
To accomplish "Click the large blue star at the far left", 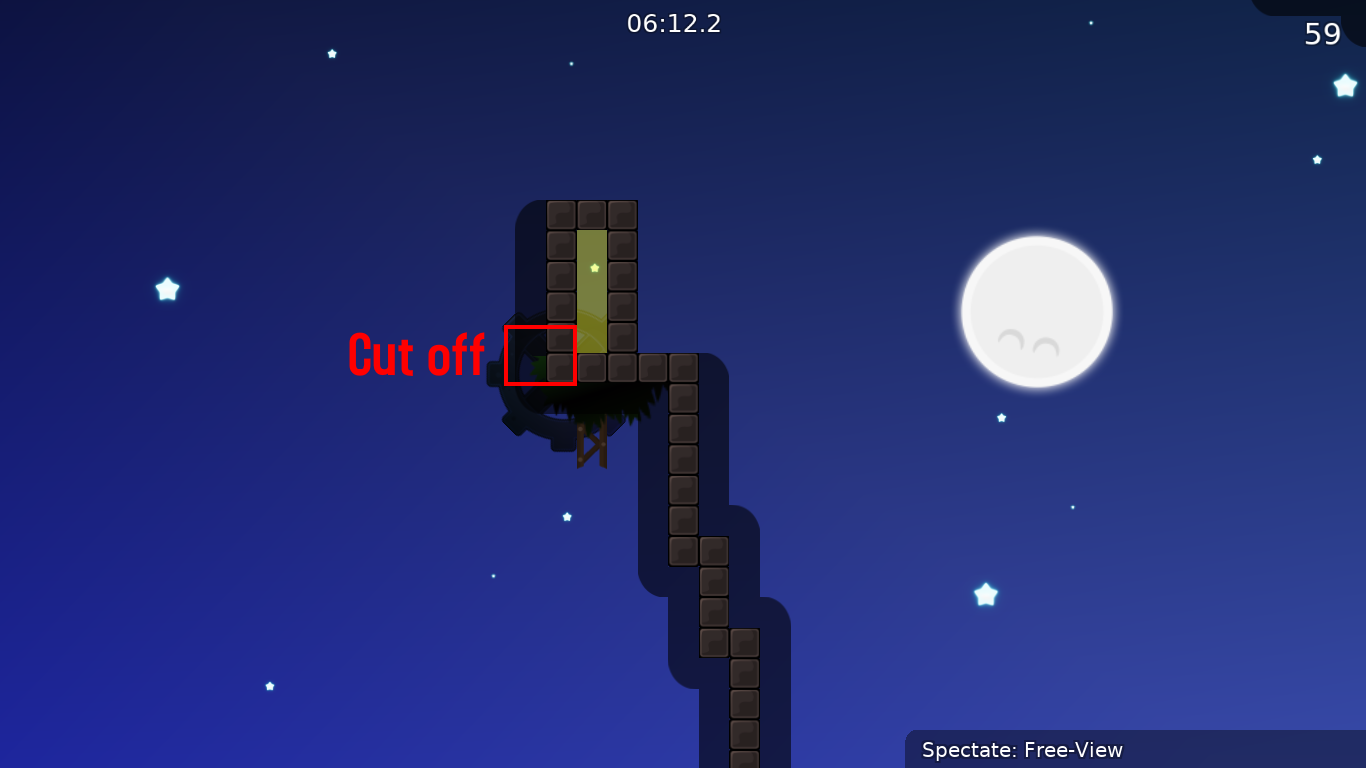I will click(x=166, y=290).
